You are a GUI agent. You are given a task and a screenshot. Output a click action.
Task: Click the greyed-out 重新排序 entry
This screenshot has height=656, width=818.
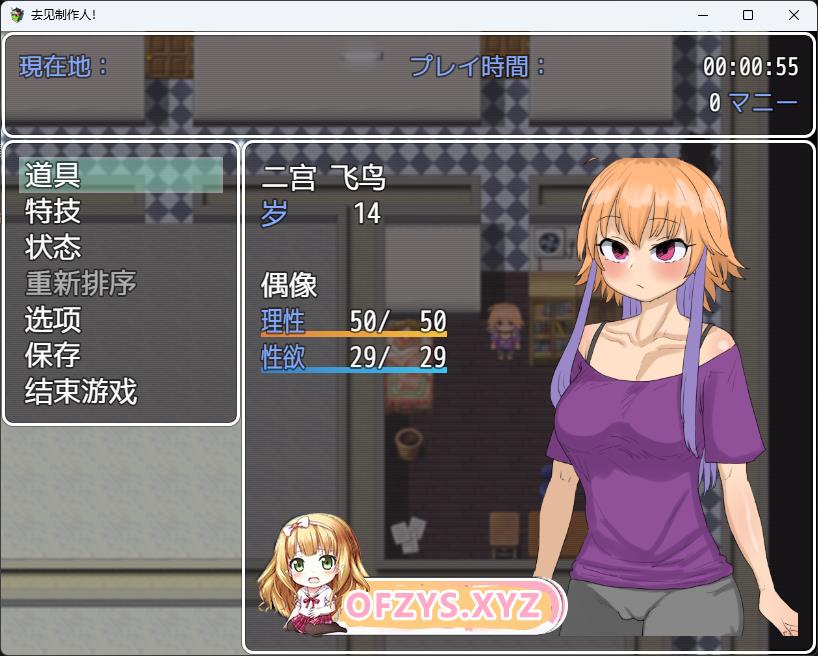click(81, 284)
